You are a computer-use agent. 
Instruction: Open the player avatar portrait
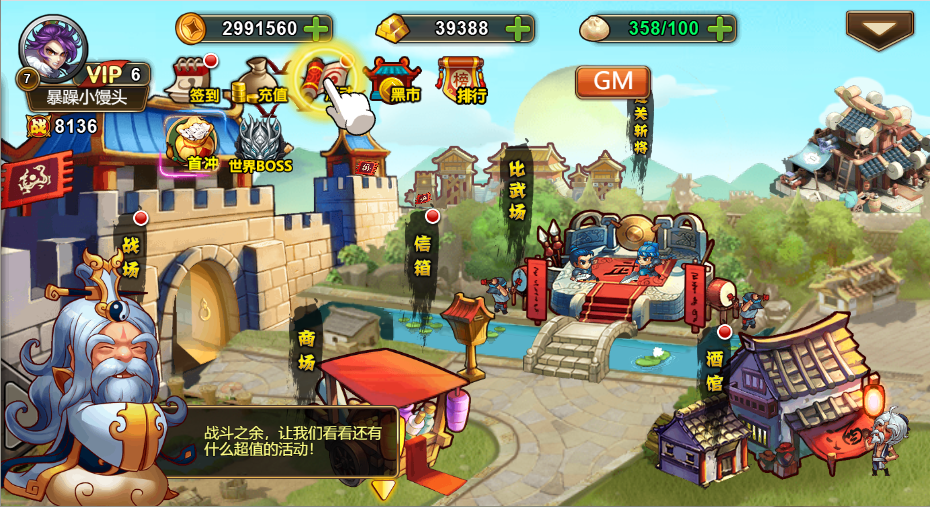[x=53, y=47]
